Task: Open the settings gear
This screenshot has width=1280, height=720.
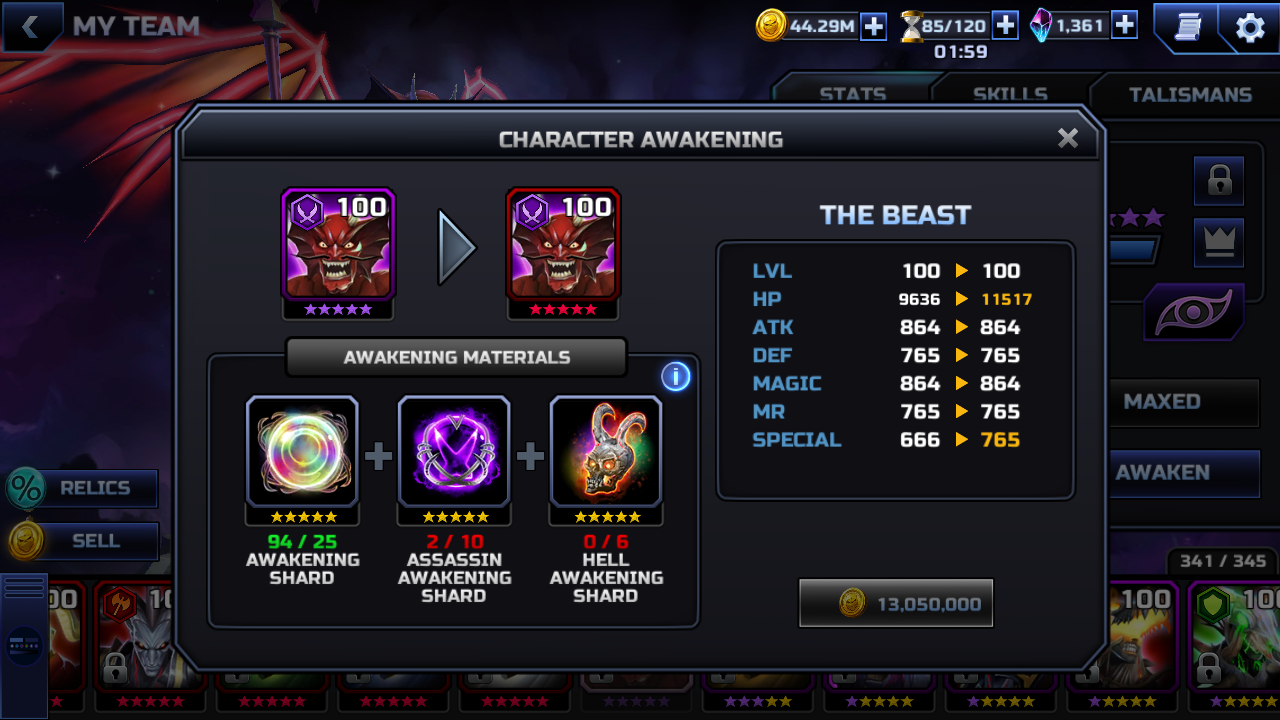Action: (x=1250, y=28)
